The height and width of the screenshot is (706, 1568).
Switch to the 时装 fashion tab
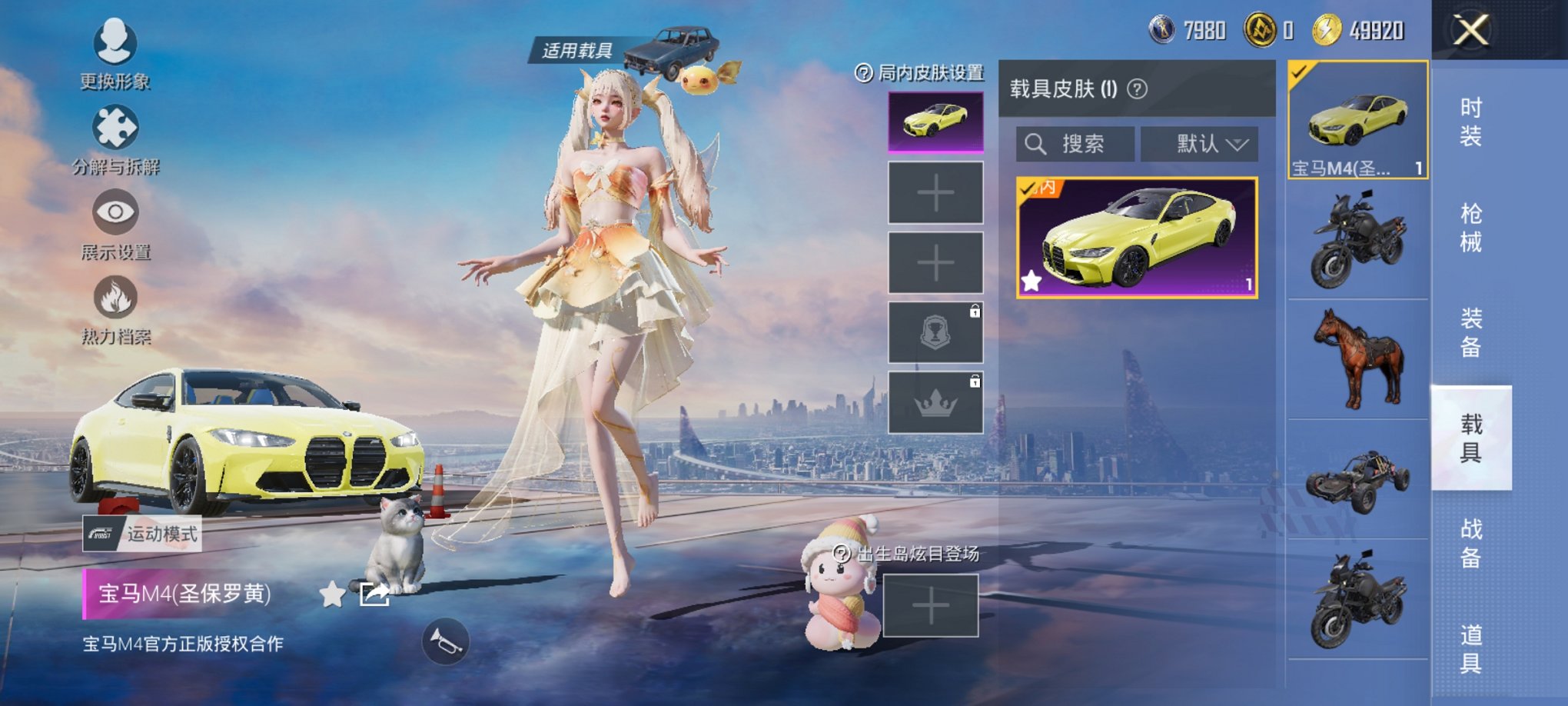pos(1470,122)
